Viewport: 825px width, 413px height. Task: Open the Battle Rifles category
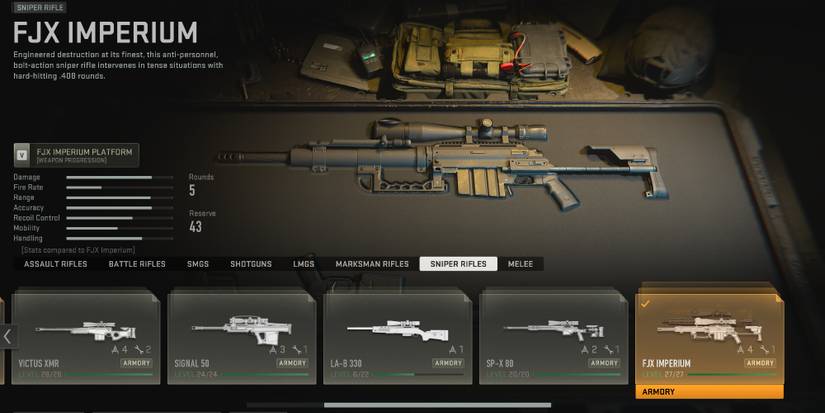137,264
